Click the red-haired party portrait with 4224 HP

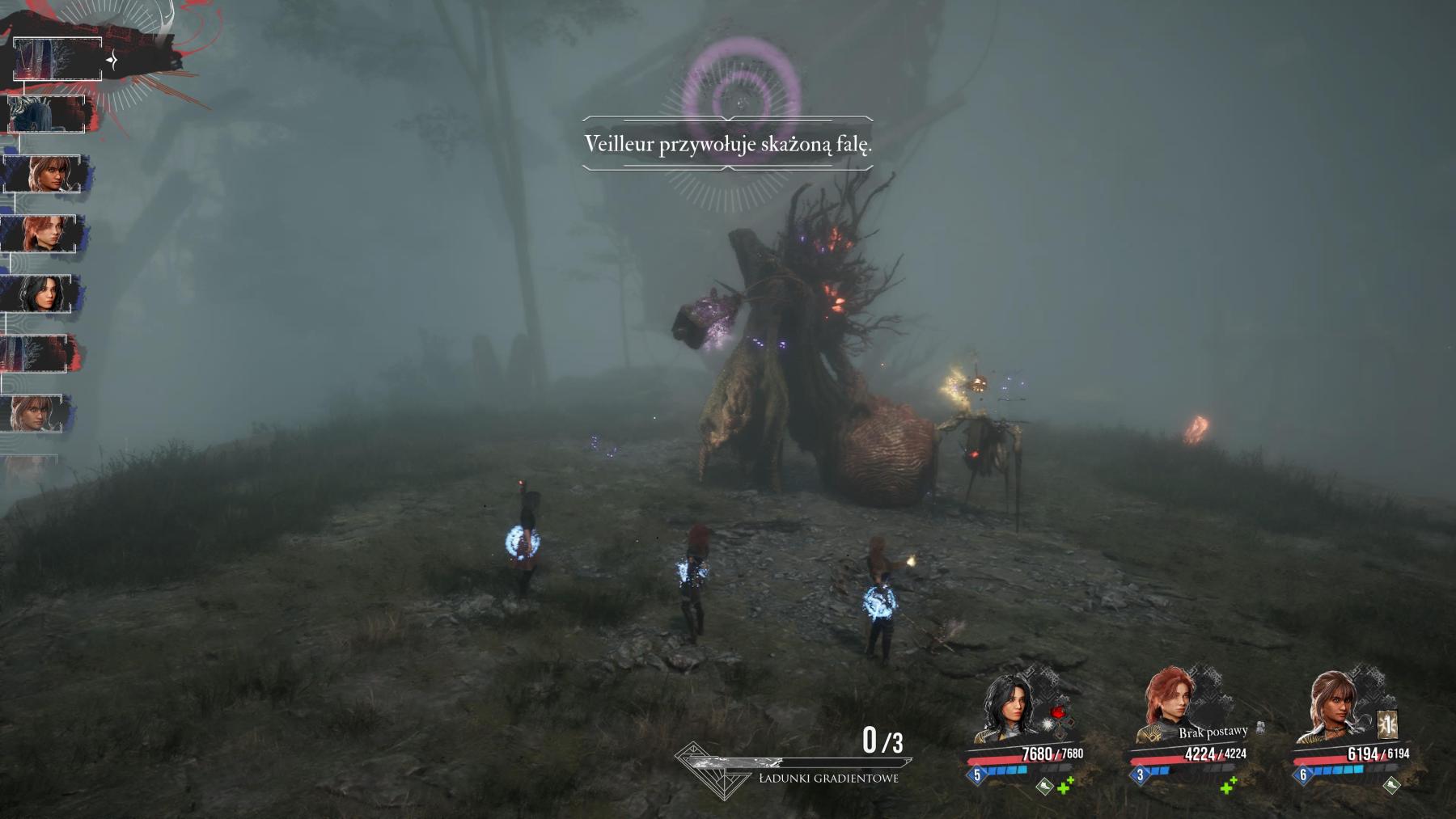click(x=1170, y=705)
